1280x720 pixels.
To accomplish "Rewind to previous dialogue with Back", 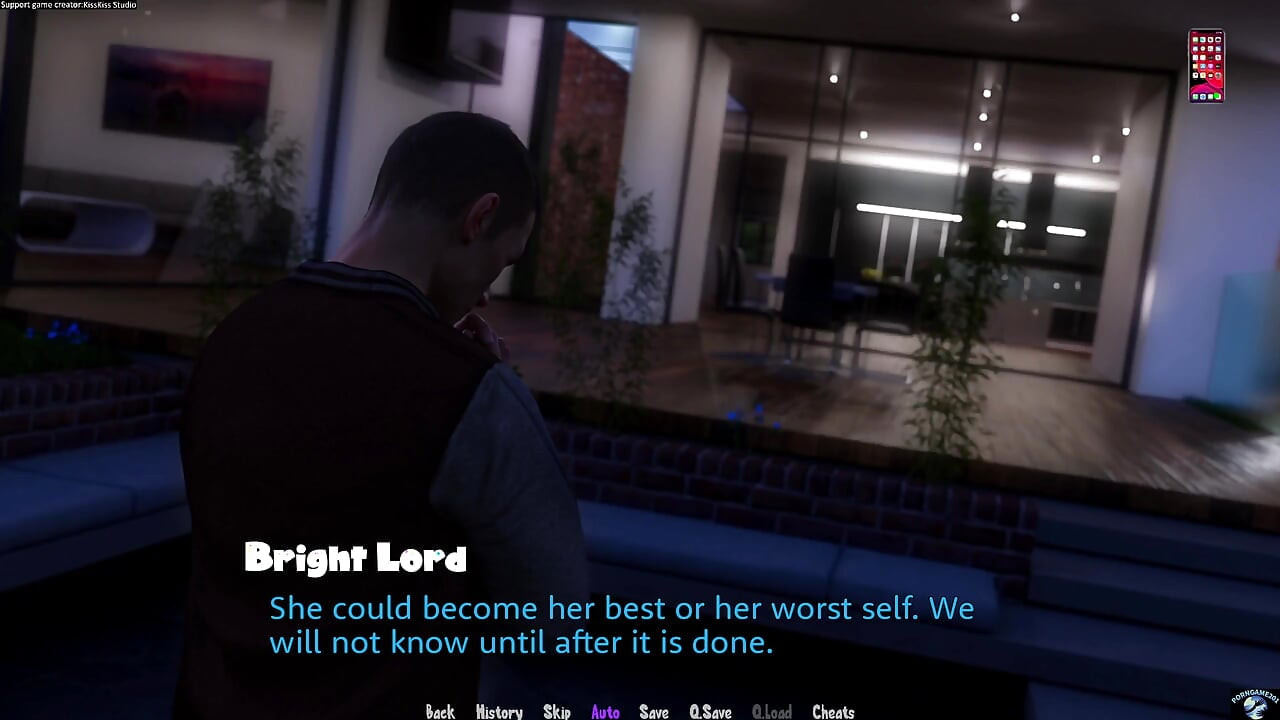I will (440, 711).
